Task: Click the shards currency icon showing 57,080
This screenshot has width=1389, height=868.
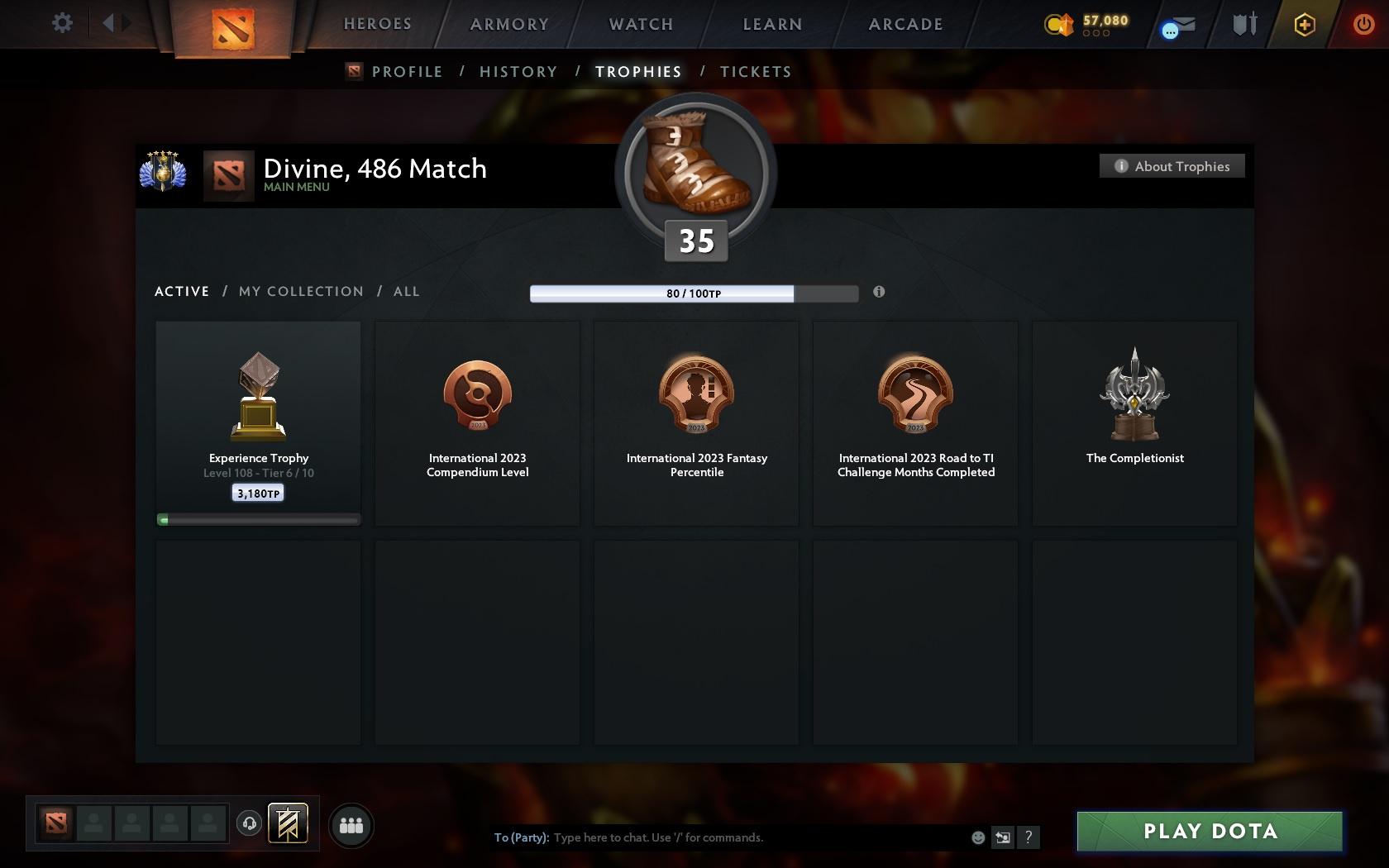Action: click(1061, 25)
